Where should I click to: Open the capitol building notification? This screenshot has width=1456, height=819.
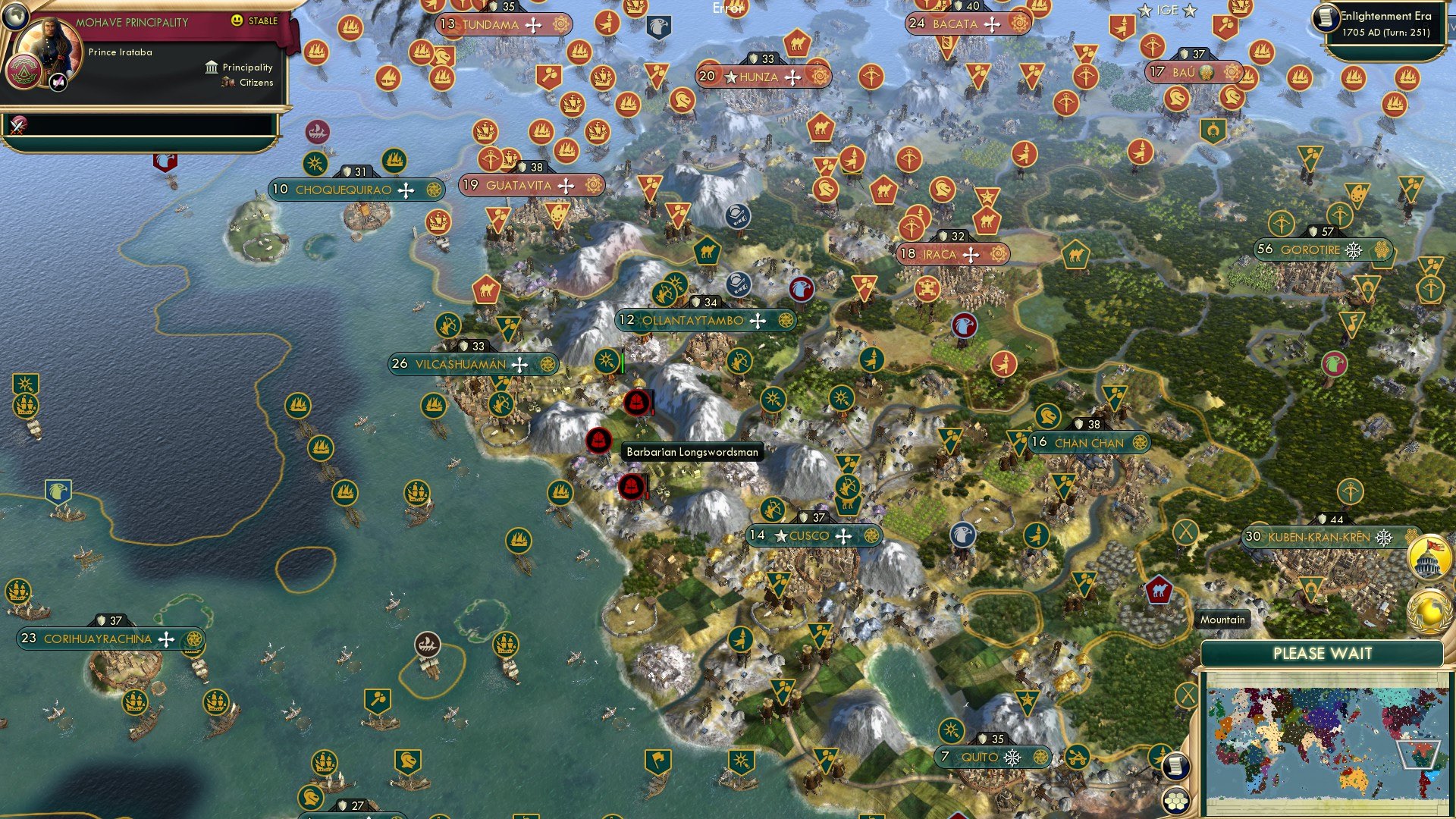pos(1429,557)
